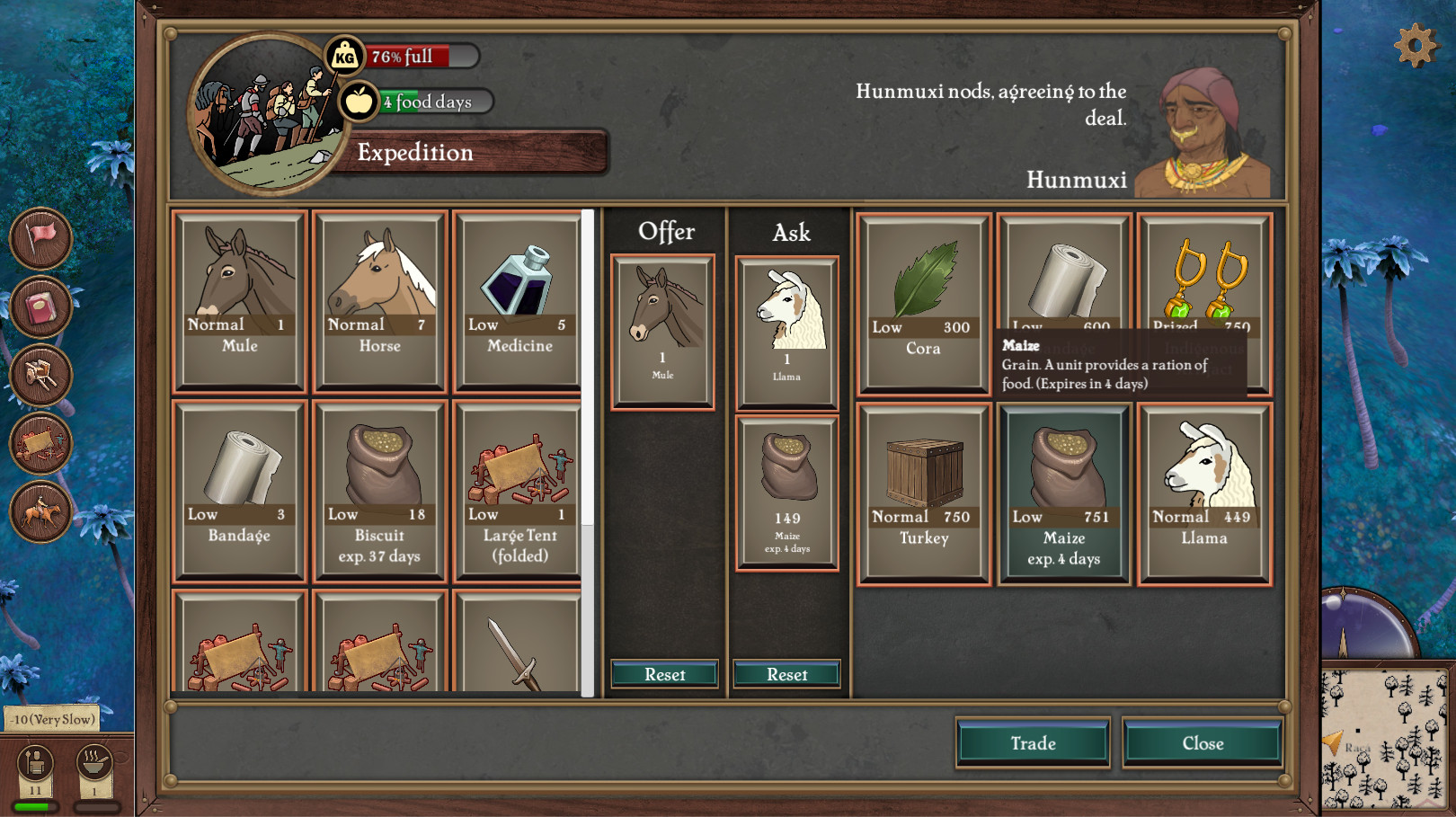Select the Mule in expedition inventory
This screenshot has height=817, width=1456.
(x=240, y=302)
